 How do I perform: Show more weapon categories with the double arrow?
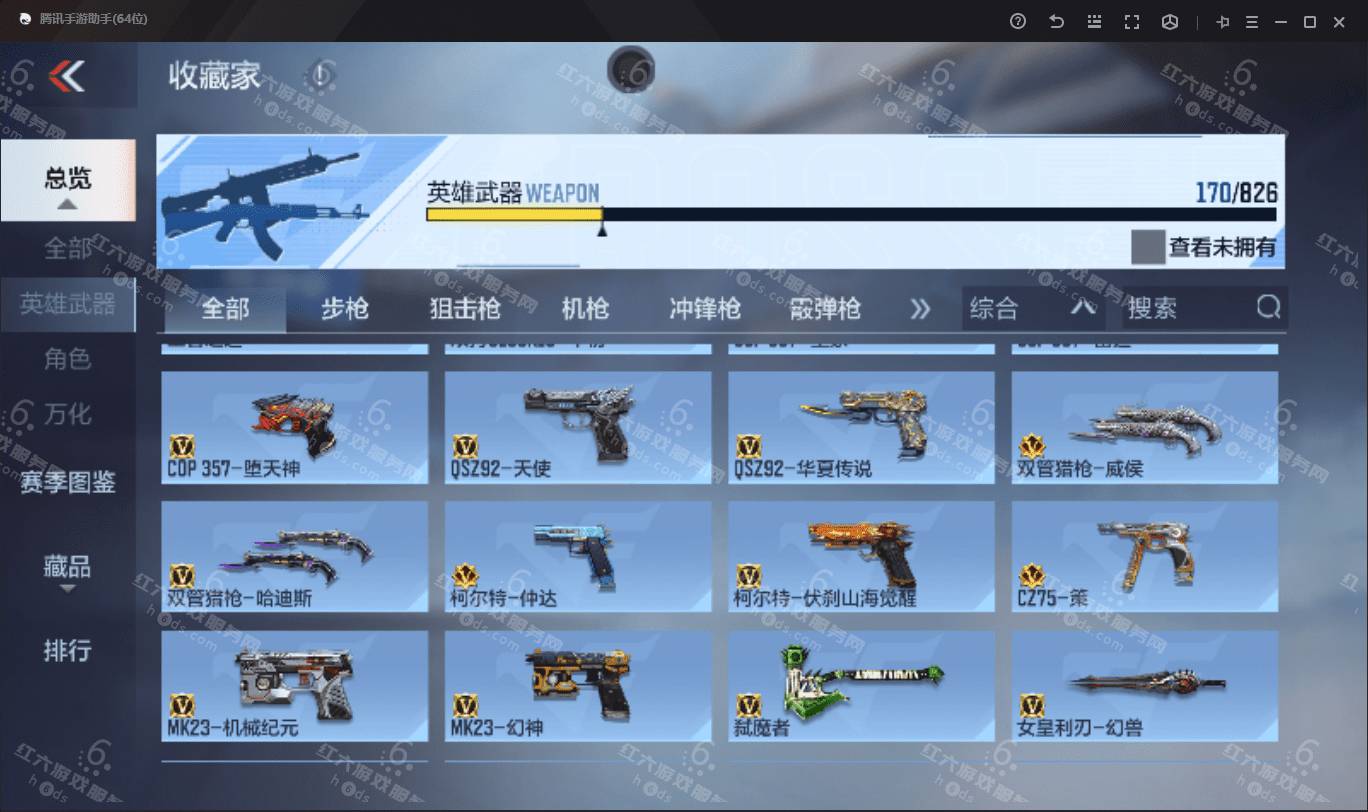tap(920, 309)
